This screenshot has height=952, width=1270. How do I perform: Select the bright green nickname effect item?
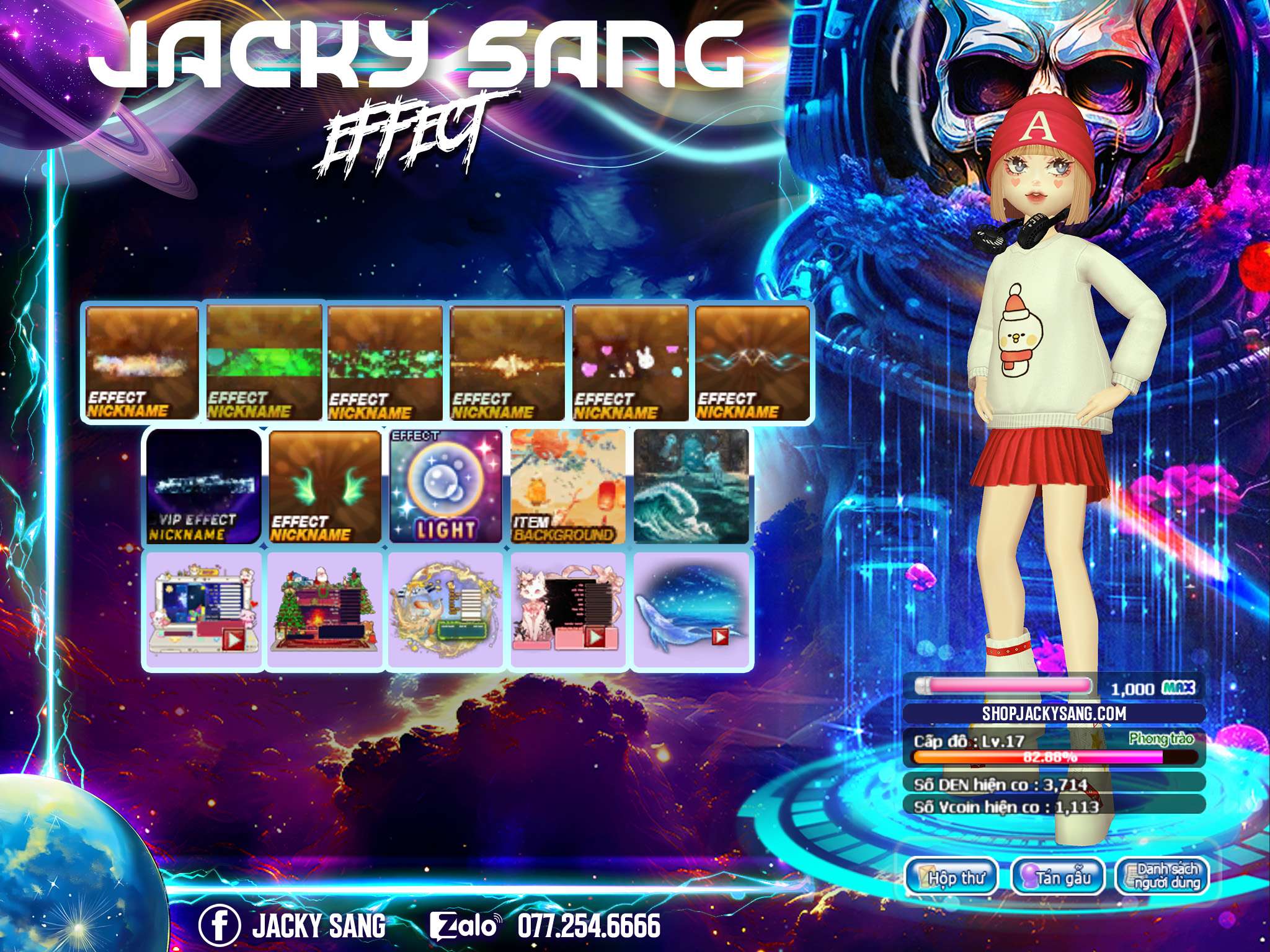point(265,363)
